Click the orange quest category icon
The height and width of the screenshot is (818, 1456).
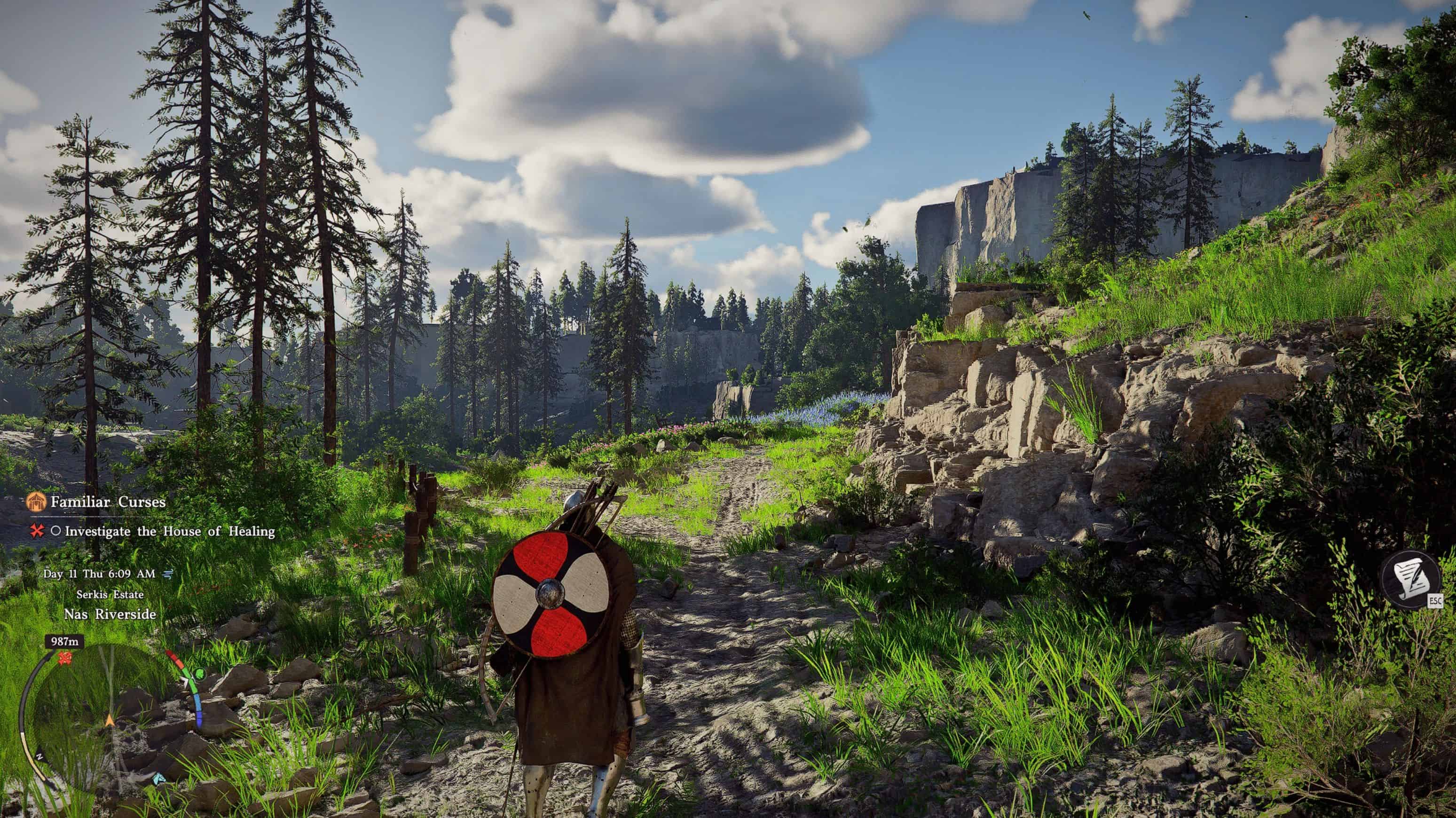click(x=37, y=502)
